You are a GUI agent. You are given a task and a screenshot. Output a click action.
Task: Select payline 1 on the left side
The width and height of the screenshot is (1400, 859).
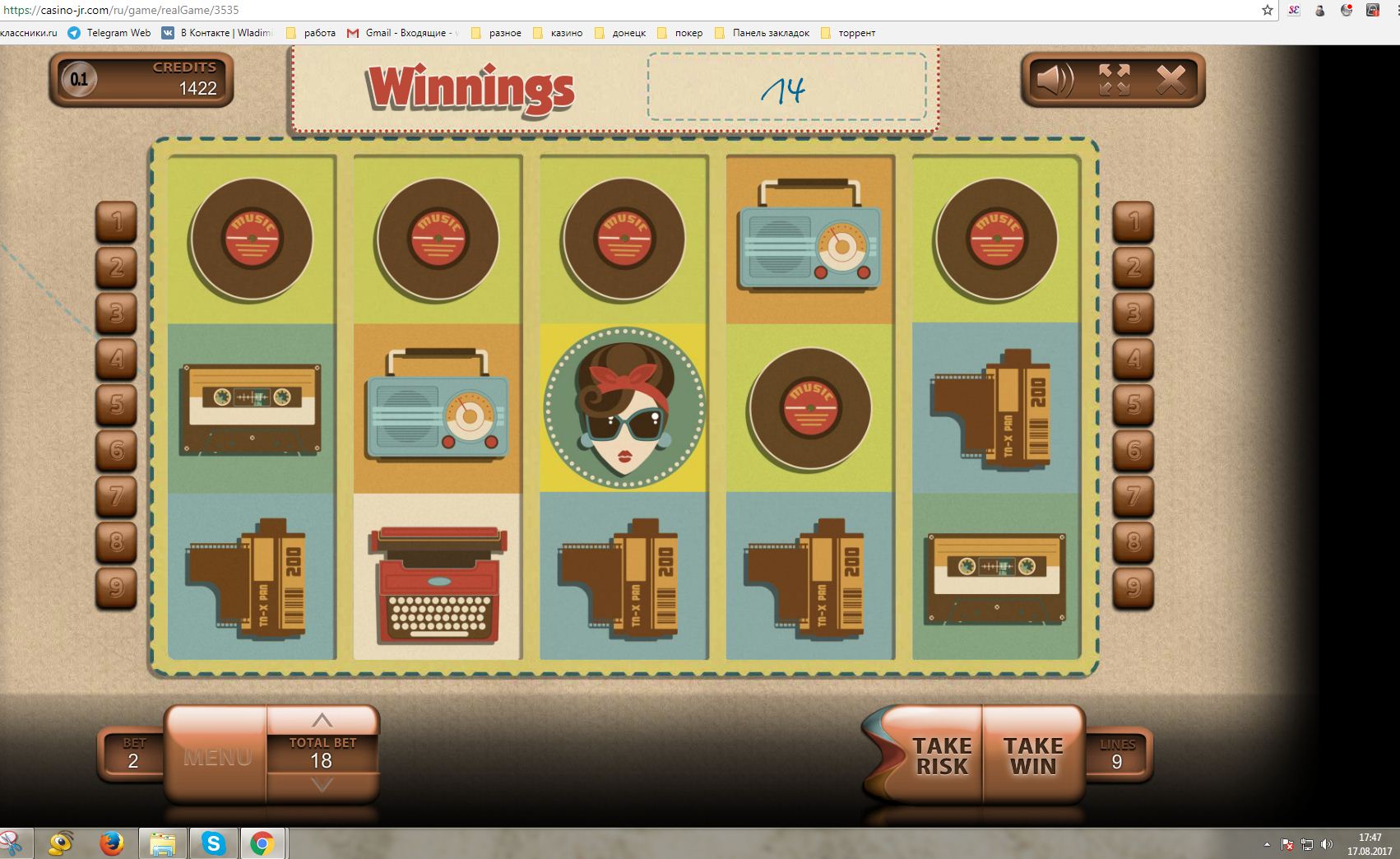click(117, 221)
